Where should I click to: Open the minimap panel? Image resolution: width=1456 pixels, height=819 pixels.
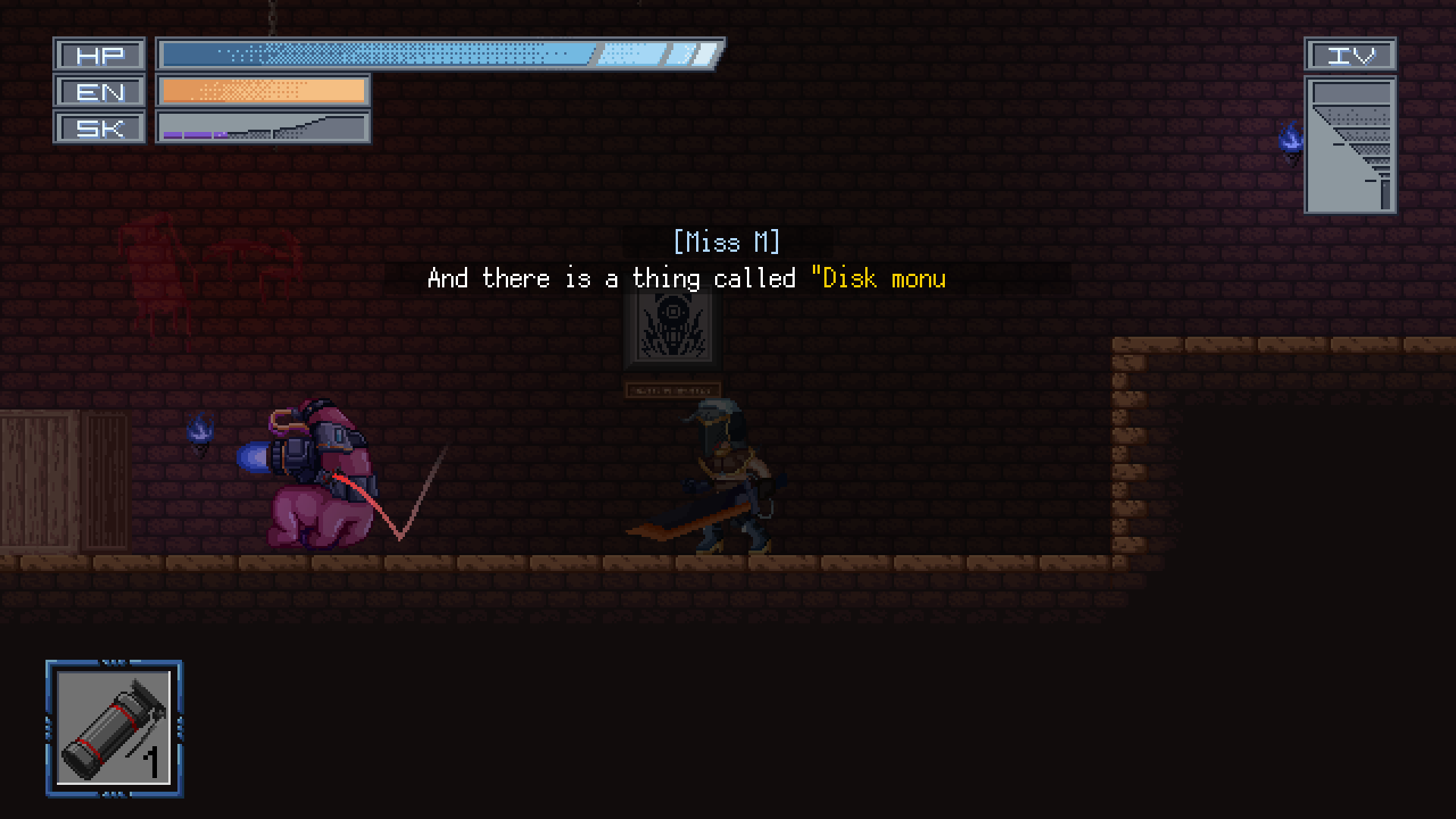tap(1351, 145)
